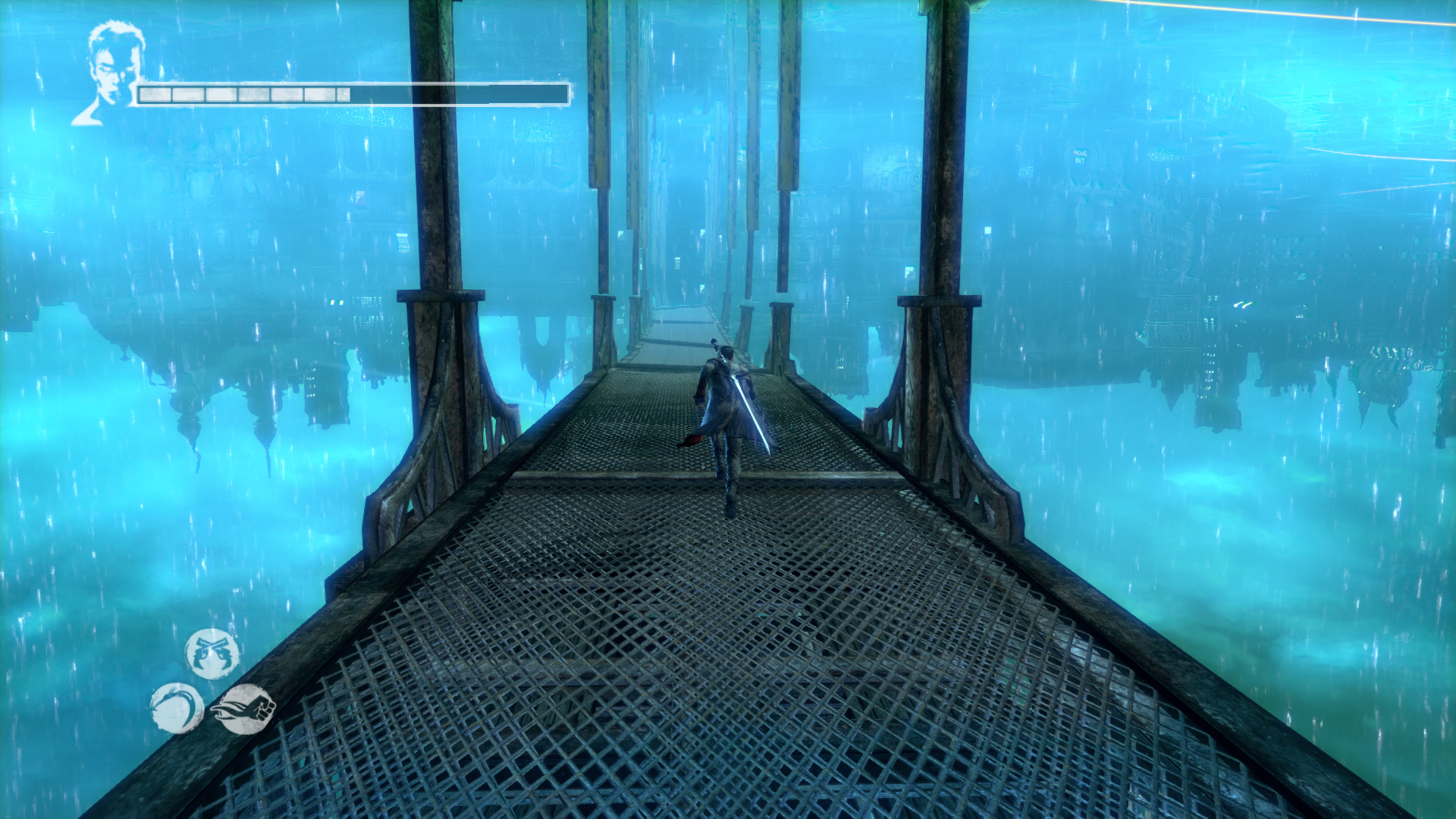
Task: Choose the Osiris scythe weapon icon
Action: [176, 708]
